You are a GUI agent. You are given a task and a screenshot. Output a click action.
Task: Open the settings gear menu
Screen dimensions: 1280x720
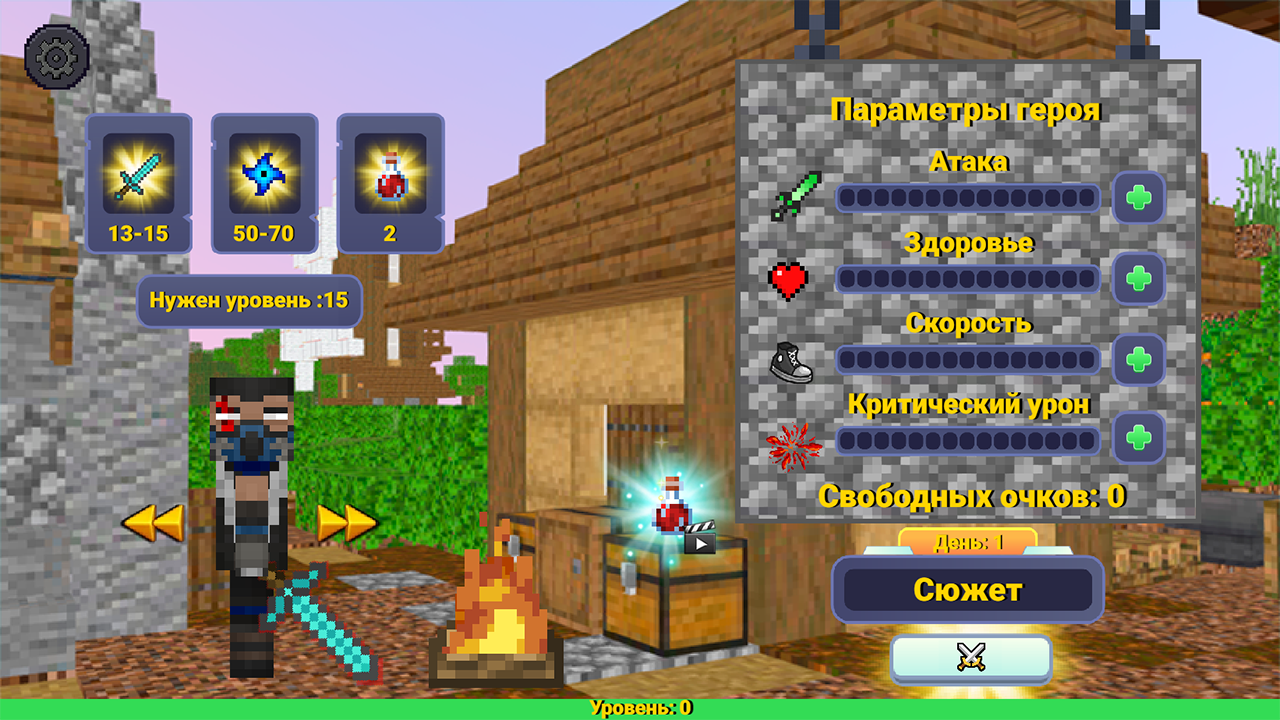(57, 55)
